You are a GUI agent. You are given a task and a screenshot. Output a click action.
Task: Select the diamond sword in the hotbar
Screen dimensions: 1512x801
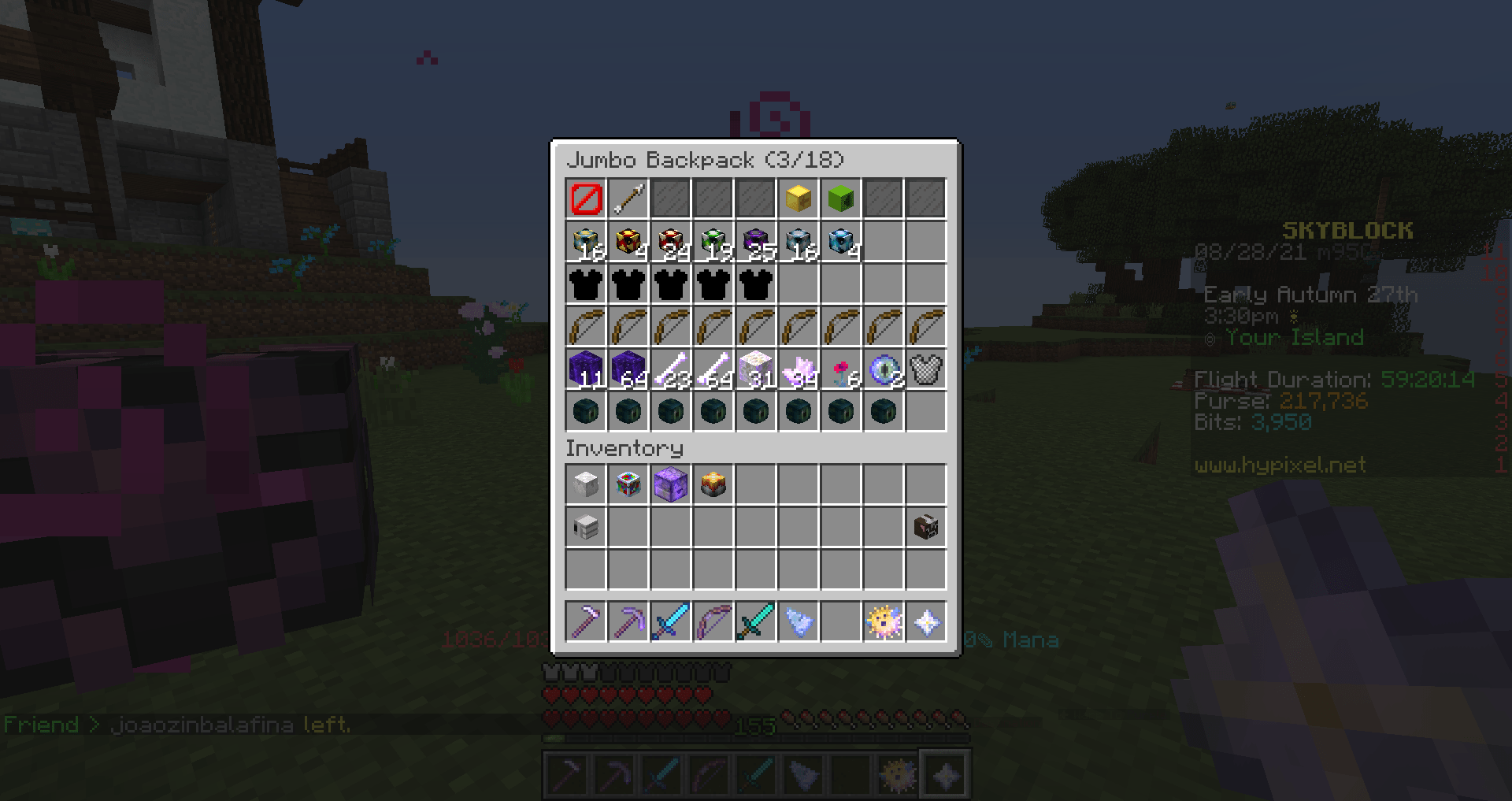click(x=671, y=622)
